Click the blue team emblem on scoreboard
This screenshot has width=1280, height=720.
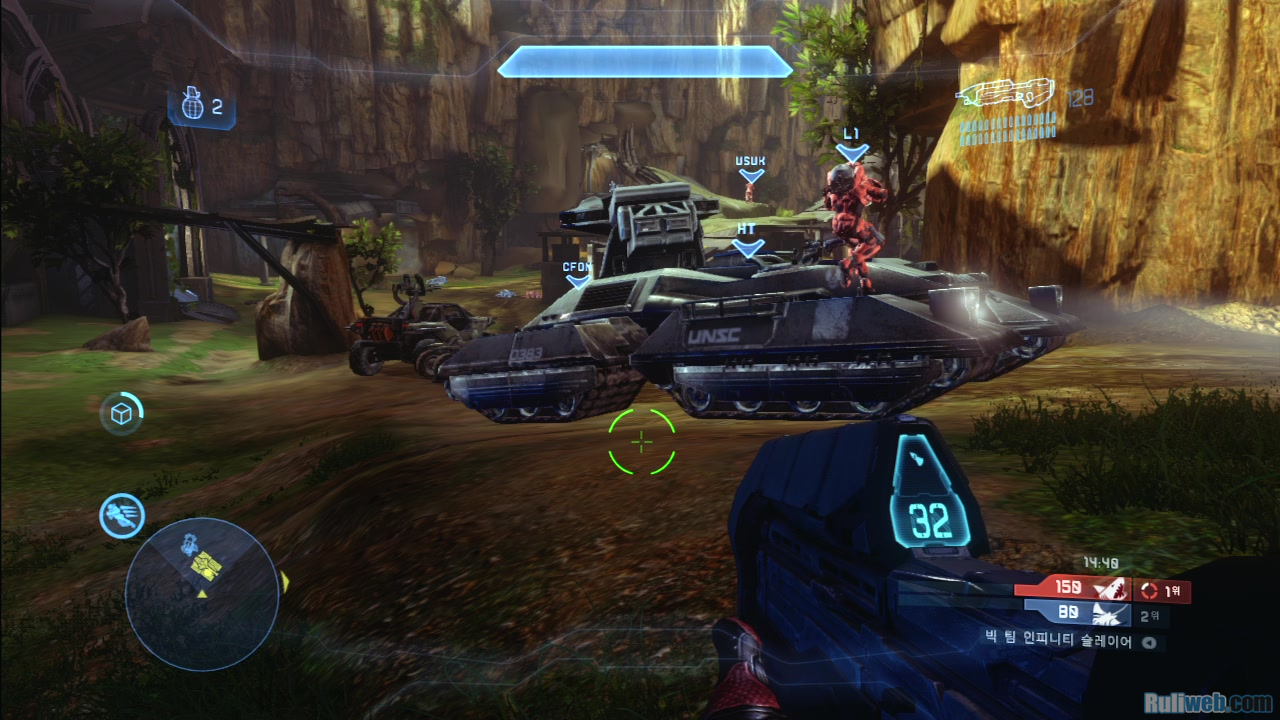coord(1110,614)
